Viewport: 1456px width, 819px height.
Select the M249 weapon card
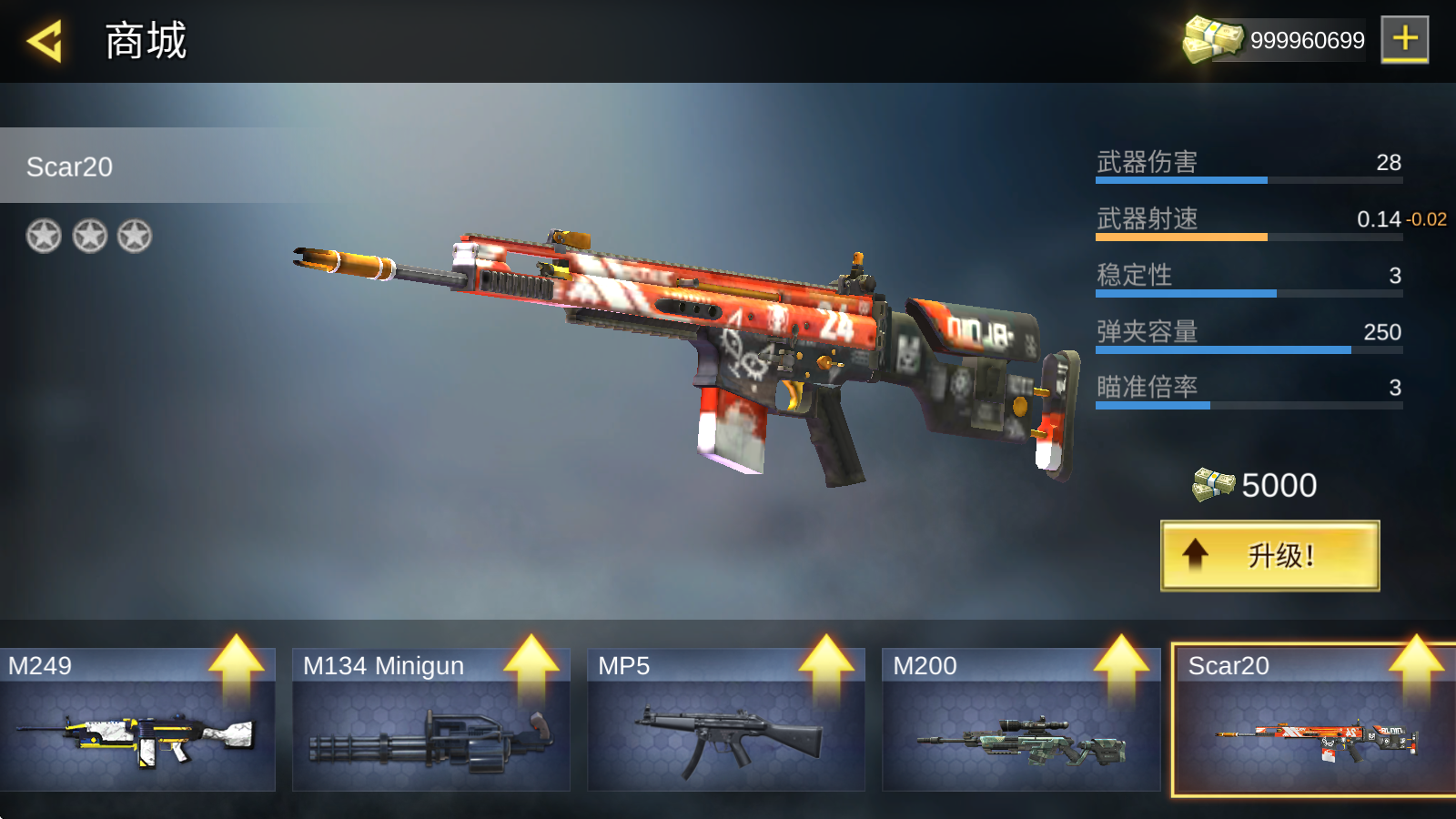[137, 719]
